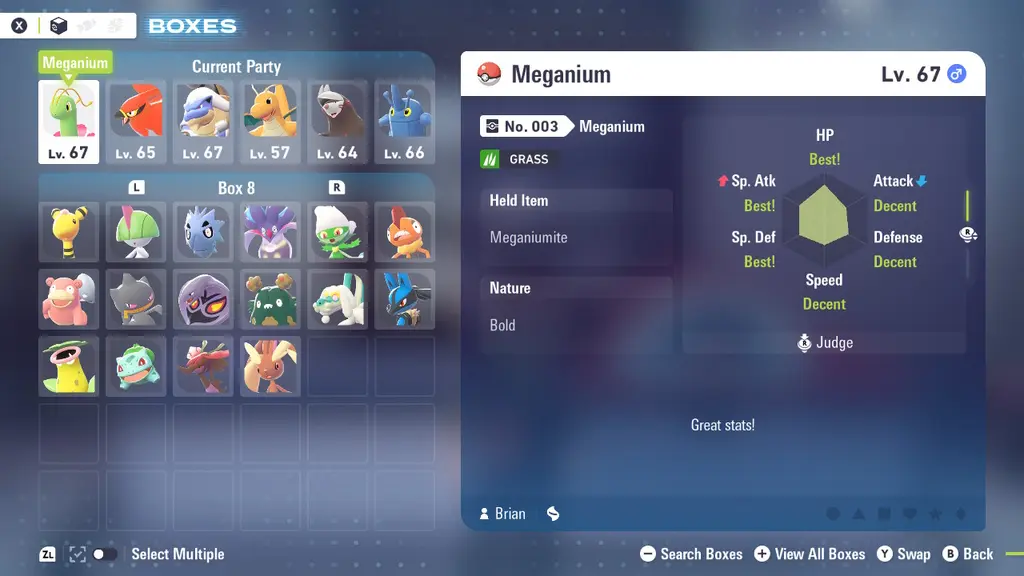The height and width of the screenshot is (576, 1024).
Task: Toggle the Select Multiple switch
Action: coord(104,554)
